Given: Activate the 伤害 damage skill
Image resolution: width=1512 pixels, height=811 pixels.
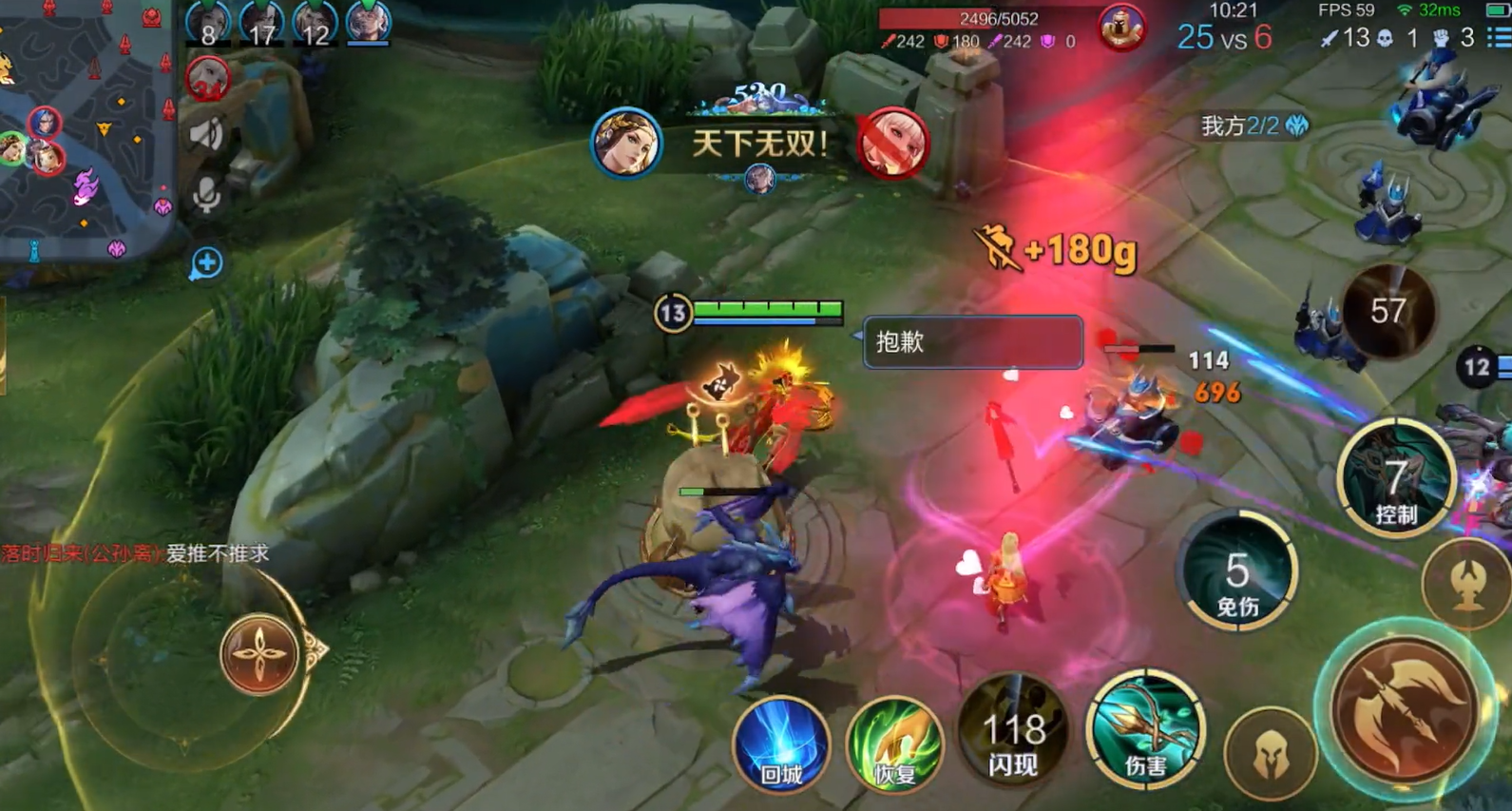Looking at the screenshot, I should pyautogui.click(x=1145, y=732).
